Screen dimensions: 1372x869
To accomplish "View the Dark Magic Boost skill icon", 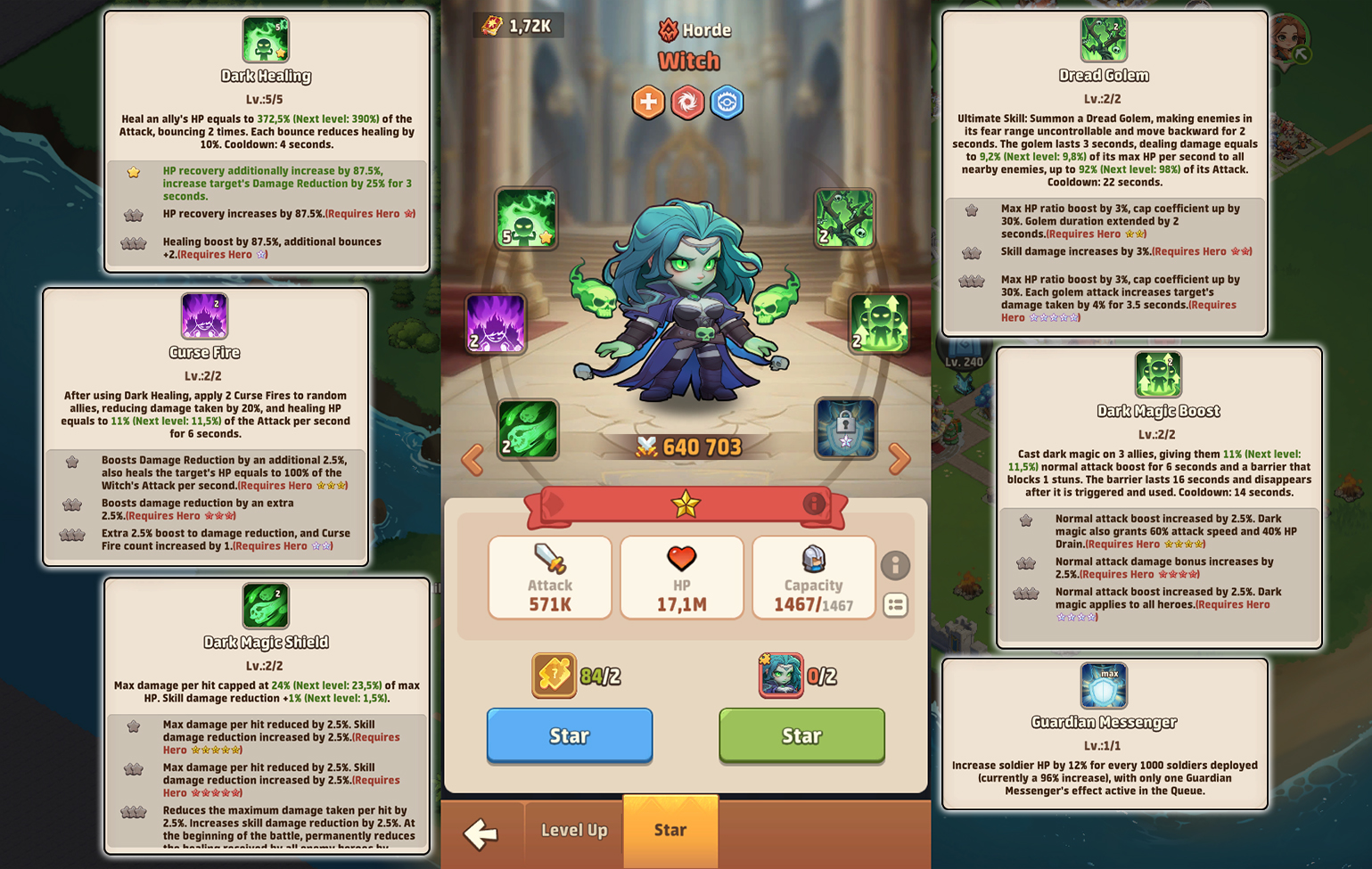I will [879, 324].
